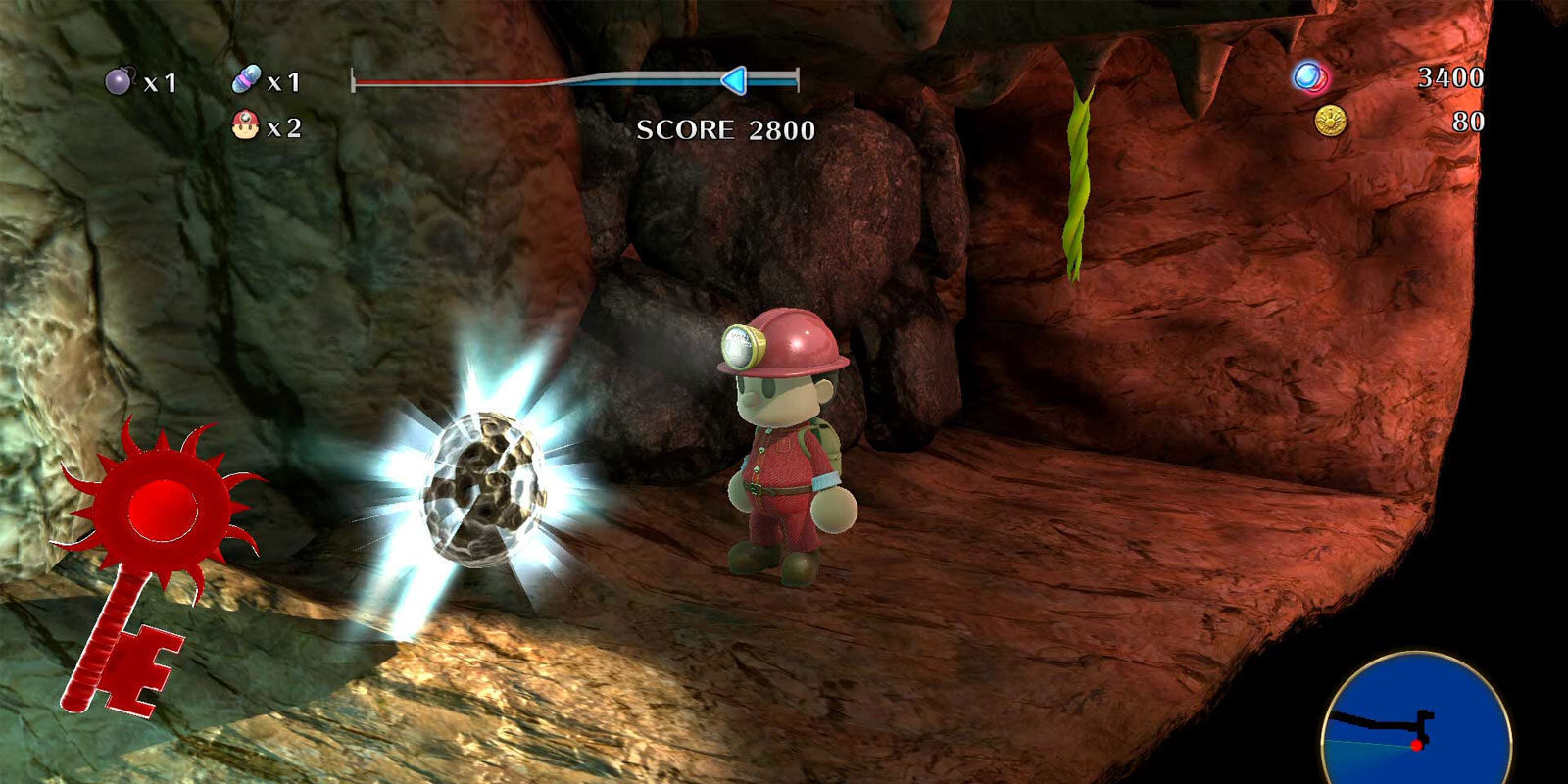The width and height of the screenshot is (1568, 784).
Task: Click the spelunker lives face icon
Action: pos(244,125)
